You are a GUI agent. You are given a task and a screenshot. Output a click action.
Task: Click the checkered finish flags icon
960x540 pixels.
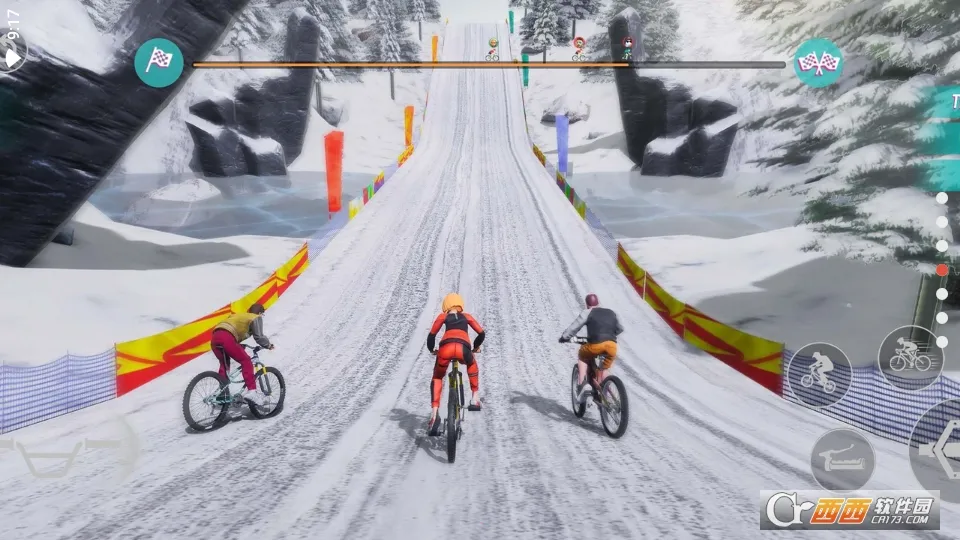coord(819,63)
